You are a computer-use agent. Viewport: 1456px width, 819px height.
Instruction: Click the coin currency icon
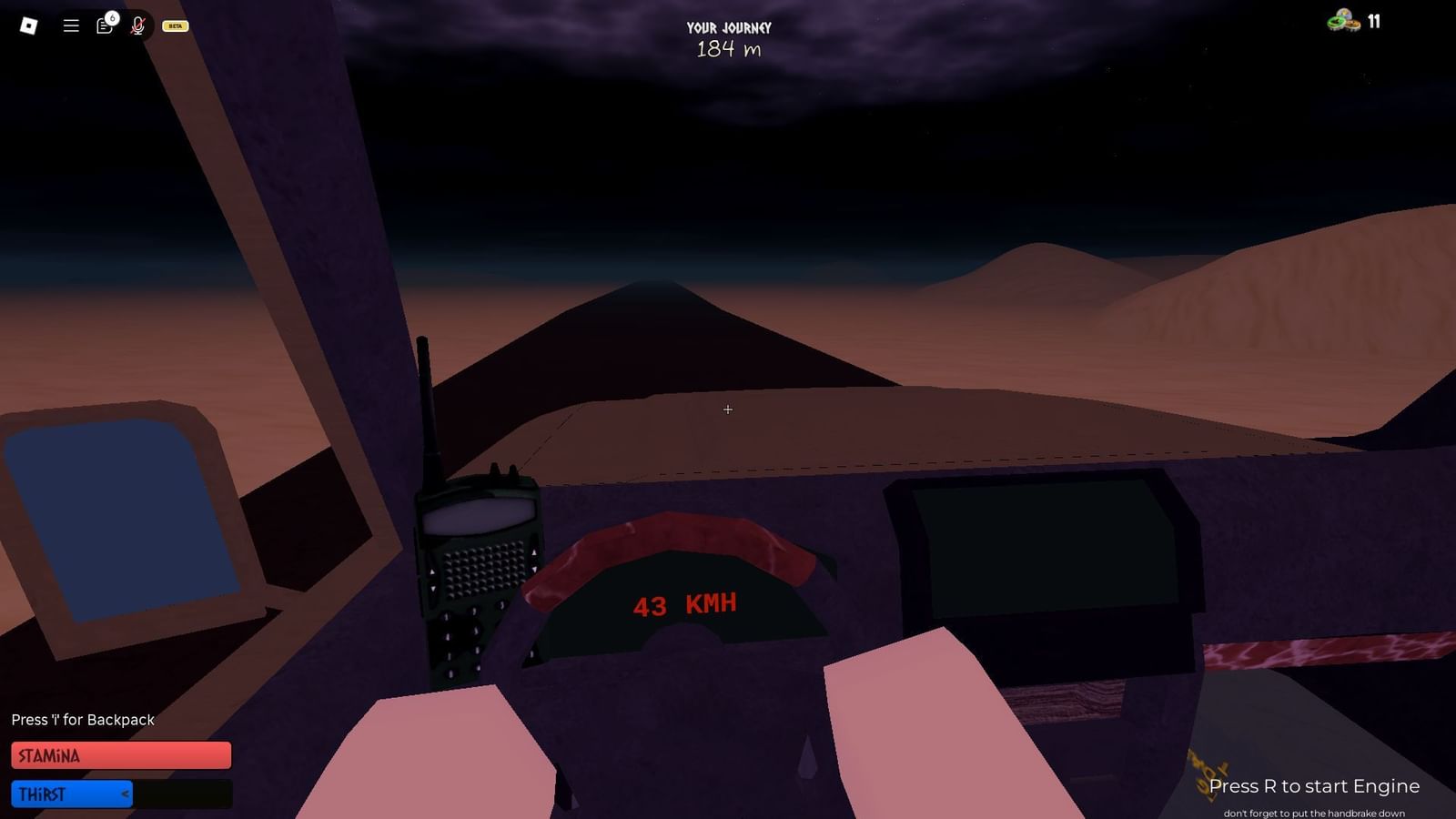[1341, 20]
